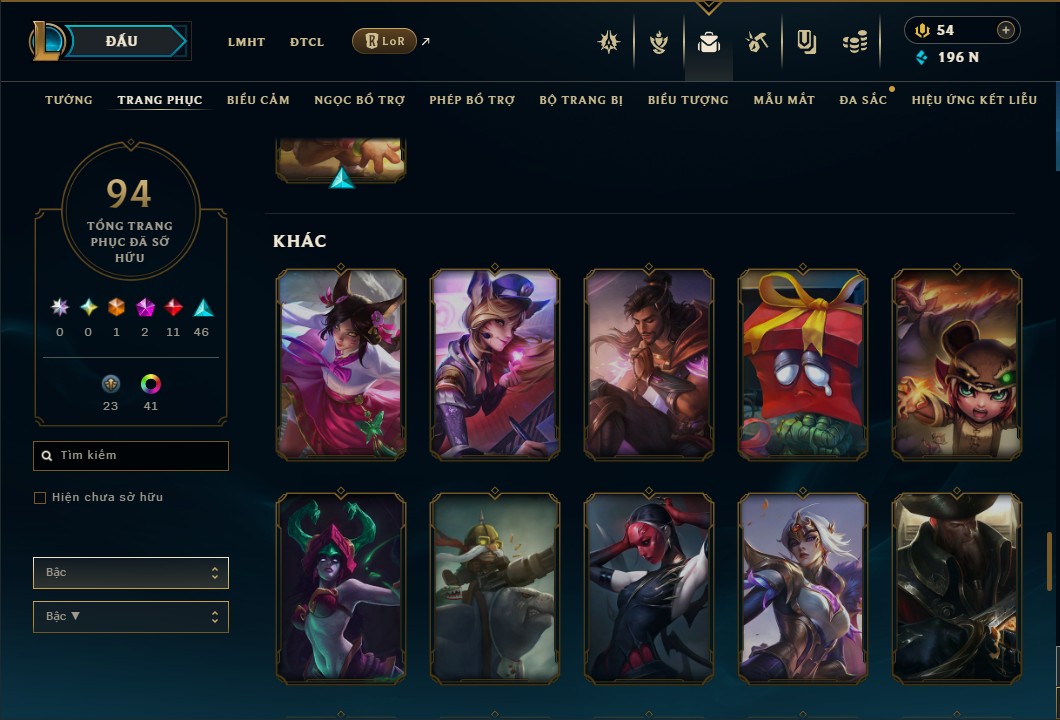This screenshot has width=1060, height=720.
Task: Open the BỘ TRANG BỊ tab
Action: [581, 100]
